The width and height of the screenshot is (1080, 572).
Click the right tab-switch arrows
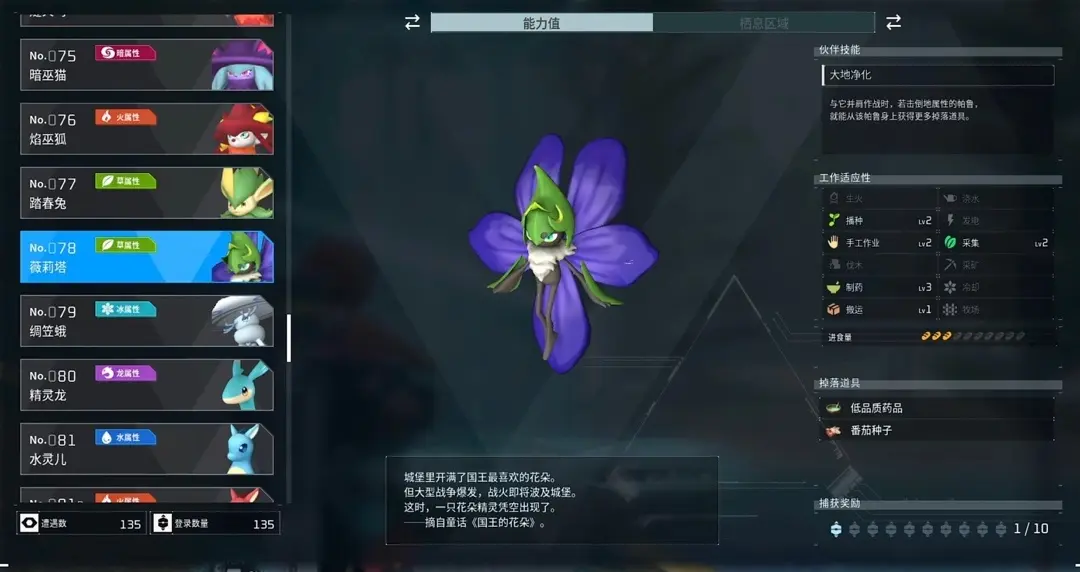coord(893,22)
